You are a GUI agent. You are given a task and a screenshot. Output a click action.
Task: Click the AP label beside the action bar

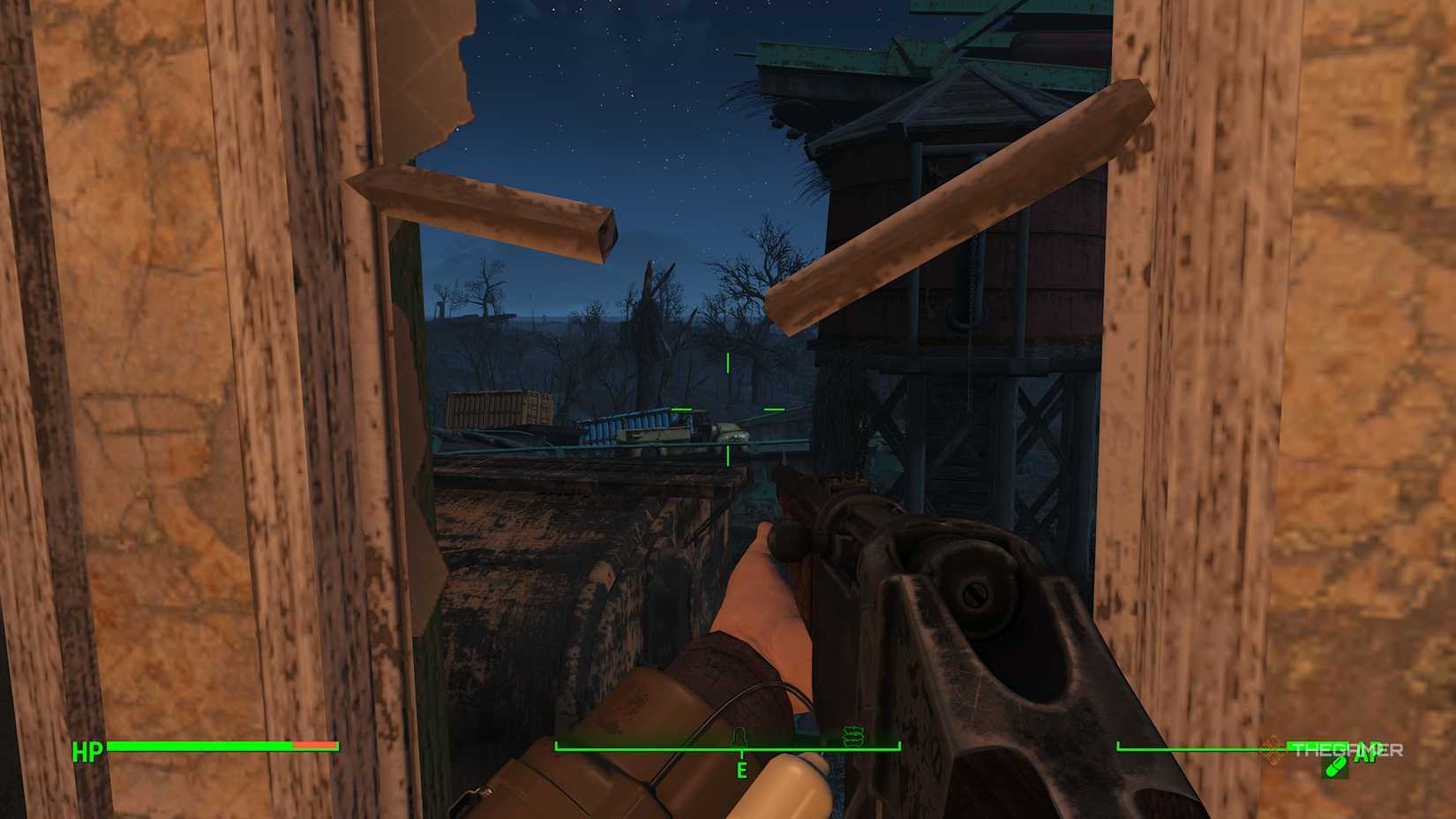point(1365,755)
